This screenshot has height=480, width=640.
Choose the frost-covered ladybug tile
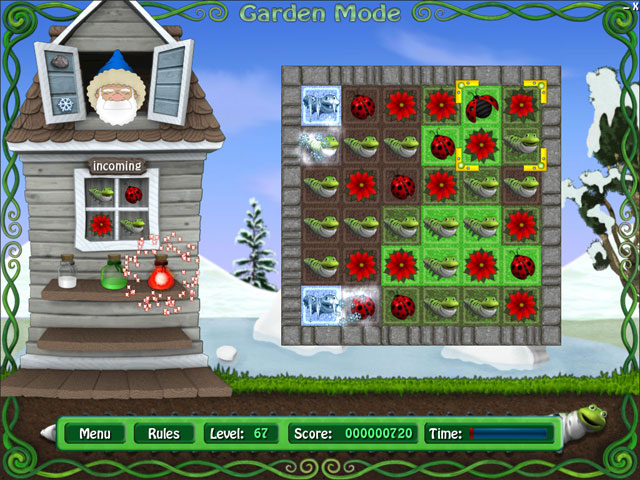point(361,304)
